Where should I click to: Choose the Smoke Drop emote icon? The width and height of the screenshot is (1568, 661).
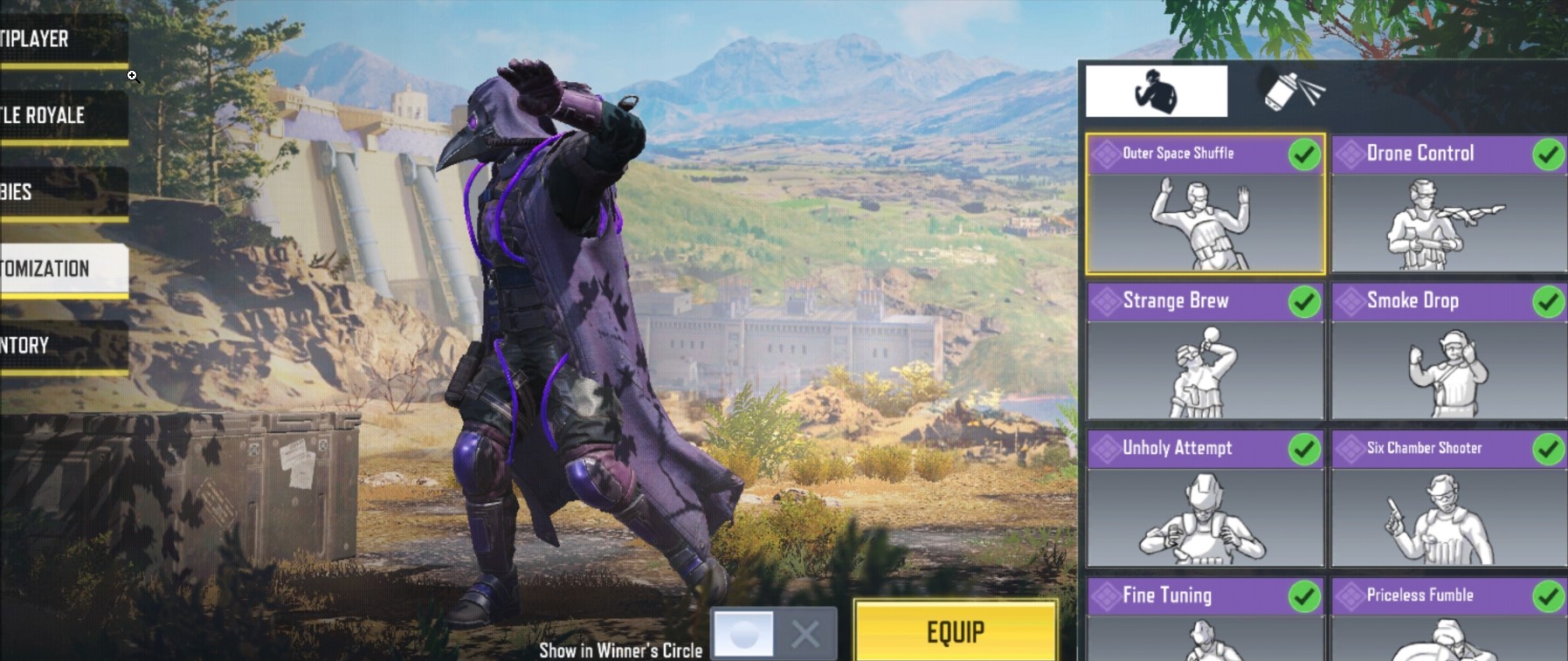click(1447, 371)
